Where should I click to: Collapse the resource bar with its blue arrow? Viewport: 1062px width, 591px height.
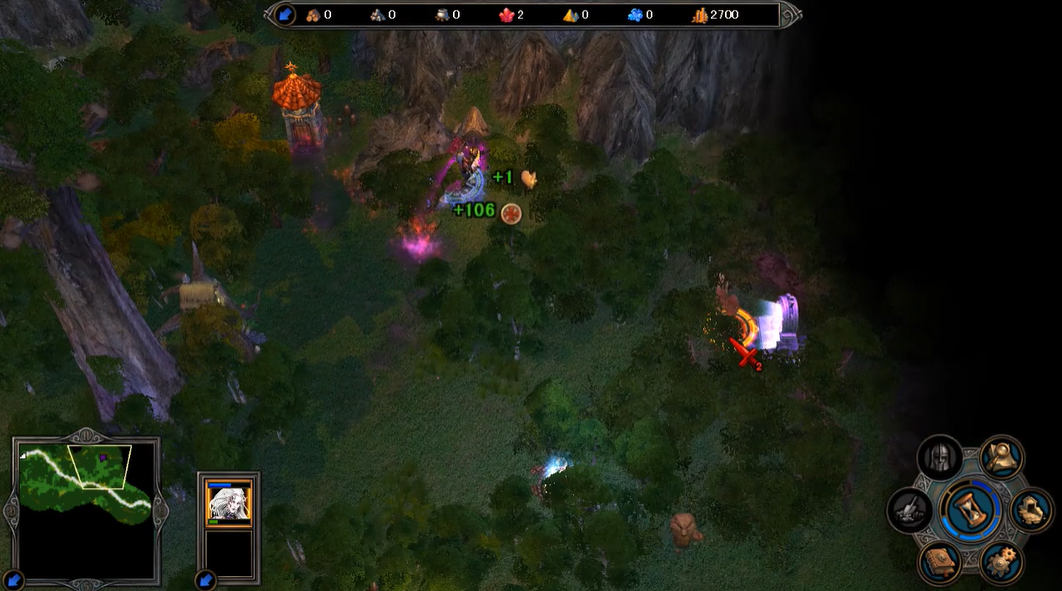(x=284, y=15)
